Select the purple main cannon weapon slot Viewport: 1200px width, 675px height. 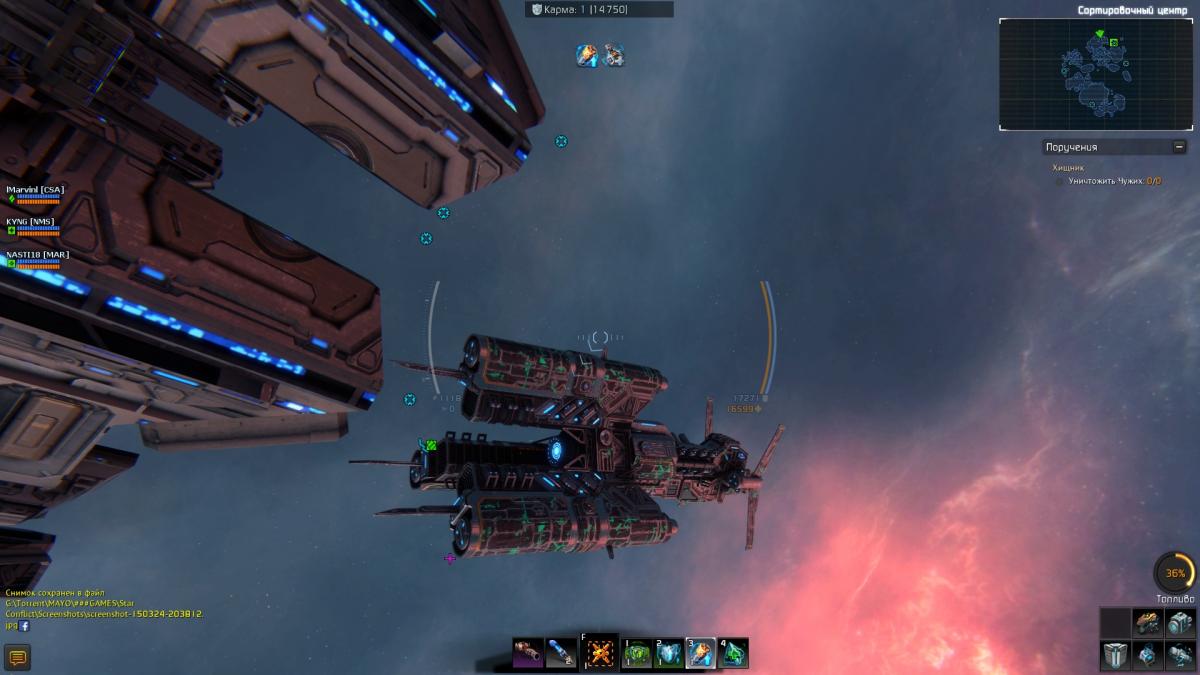pyautogui.click(x=528, y=654)
